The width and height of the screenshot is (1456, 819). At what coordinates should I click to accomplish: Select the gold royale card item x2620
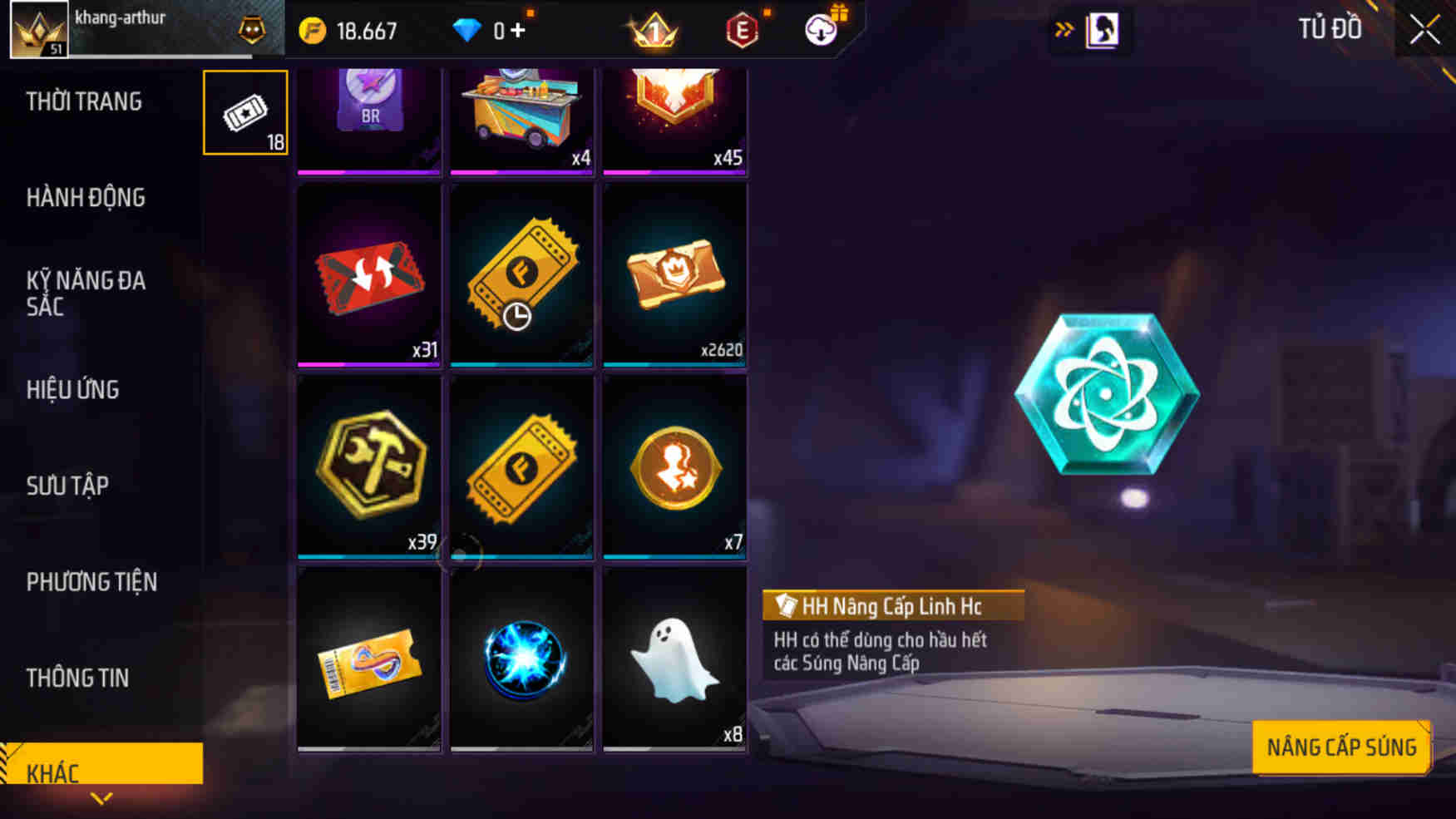(x=674, y=275)
